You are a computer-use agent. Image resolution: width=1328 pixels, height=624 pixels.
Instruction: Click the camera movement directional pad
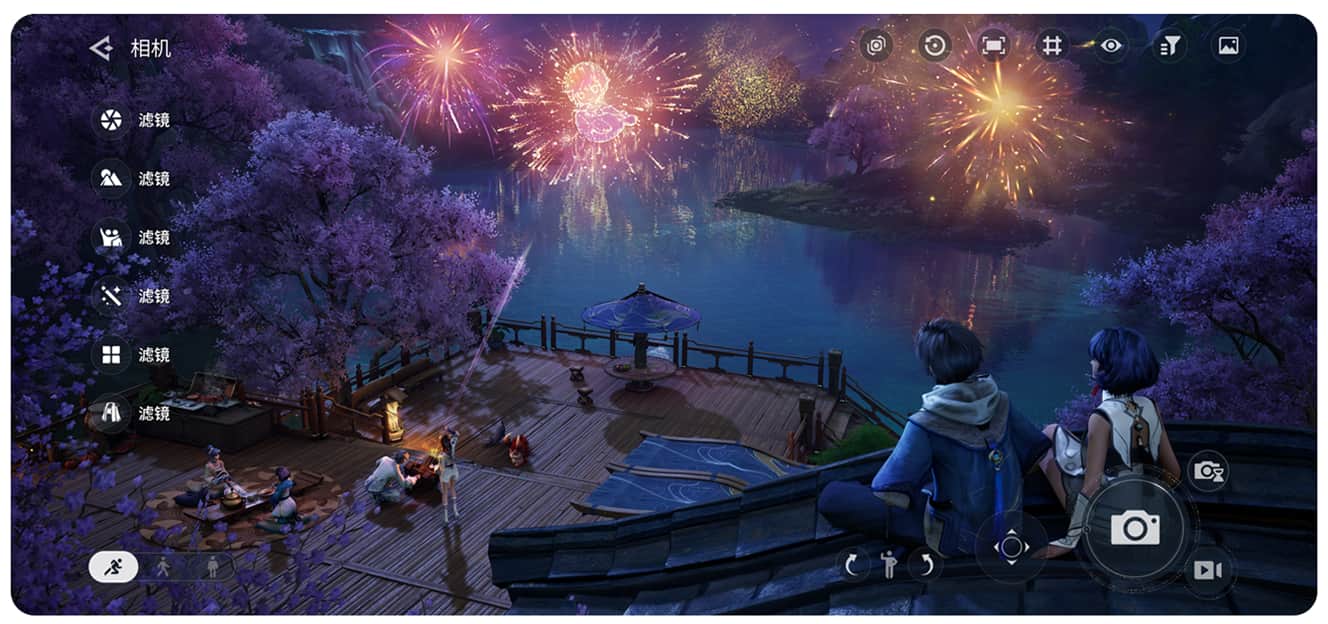[1011, 547]
